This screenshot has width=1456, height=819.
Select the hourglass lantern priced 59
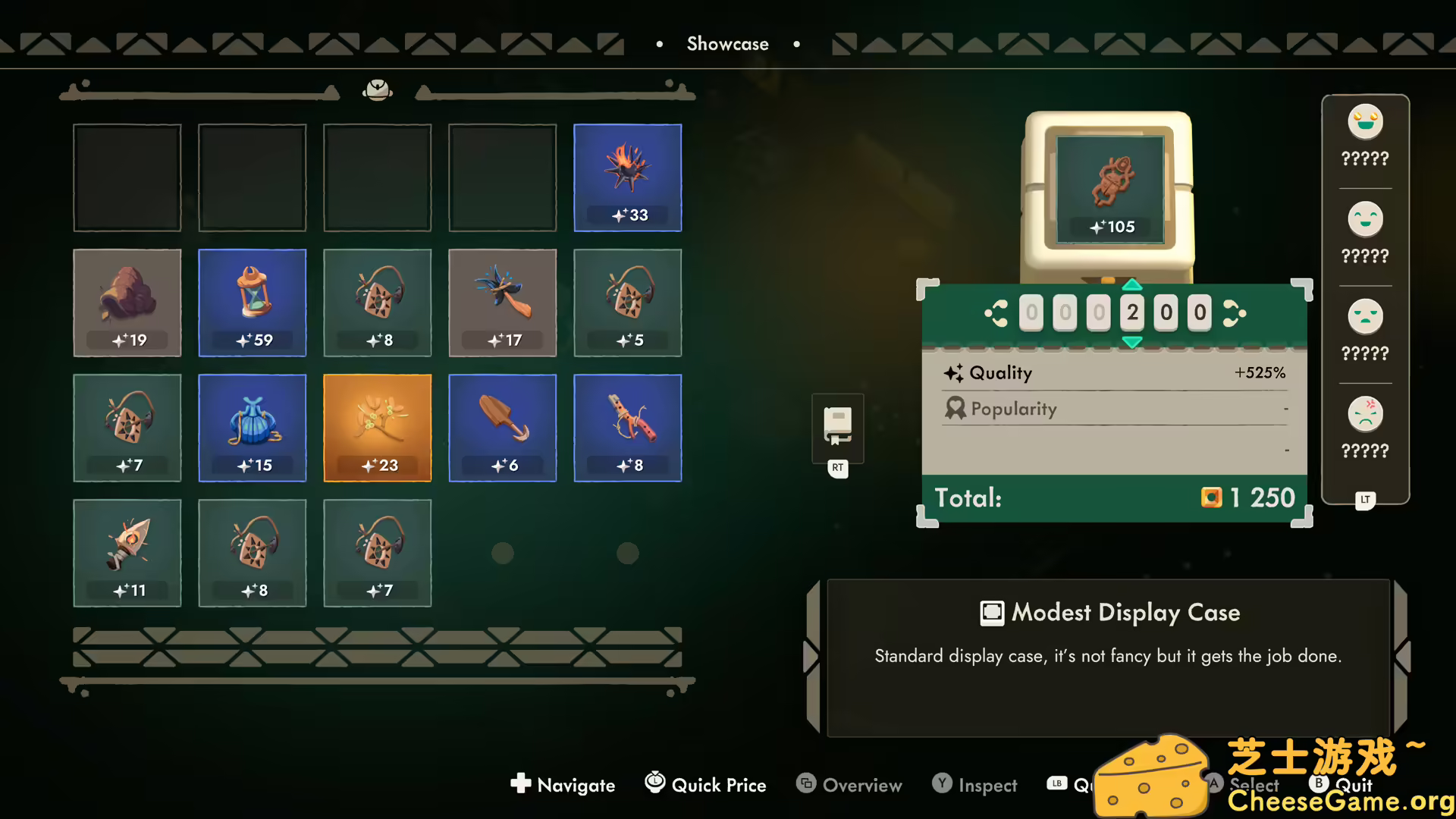pyautogui.click(x=252, y=302)
